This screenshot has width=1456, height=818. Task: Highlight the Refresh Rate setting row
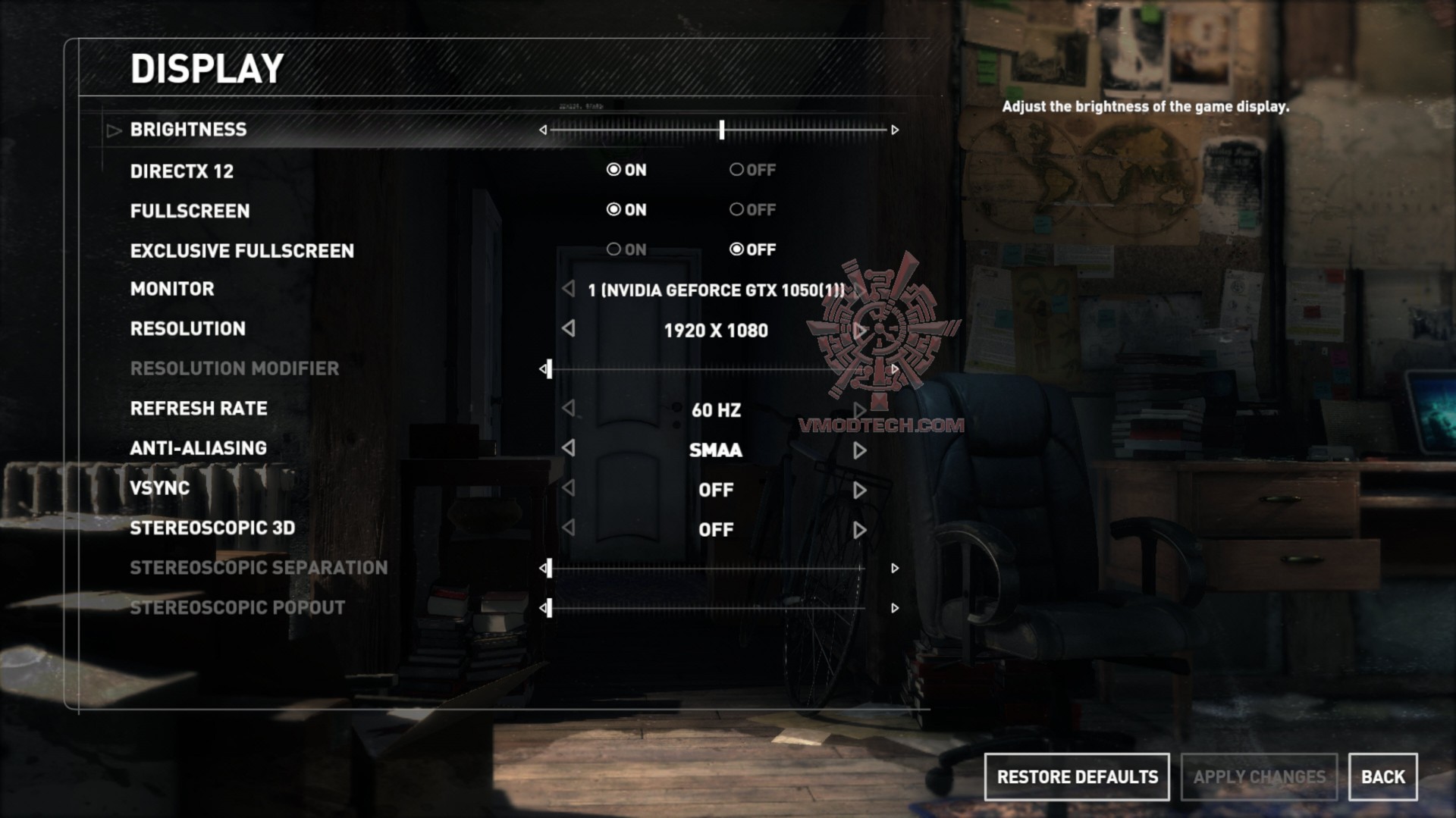pyautogui.click(x=199, y=409)
